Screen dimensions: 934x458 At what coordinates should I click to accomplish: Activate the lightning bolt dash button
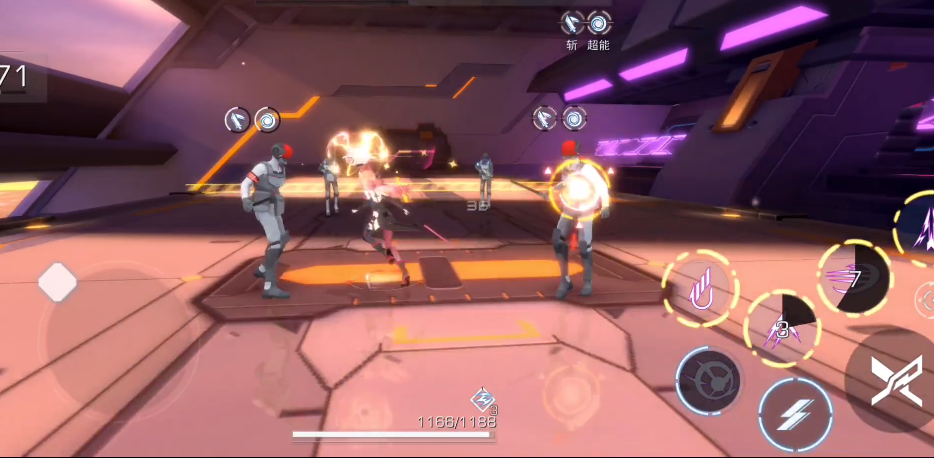tap(795, 415)
